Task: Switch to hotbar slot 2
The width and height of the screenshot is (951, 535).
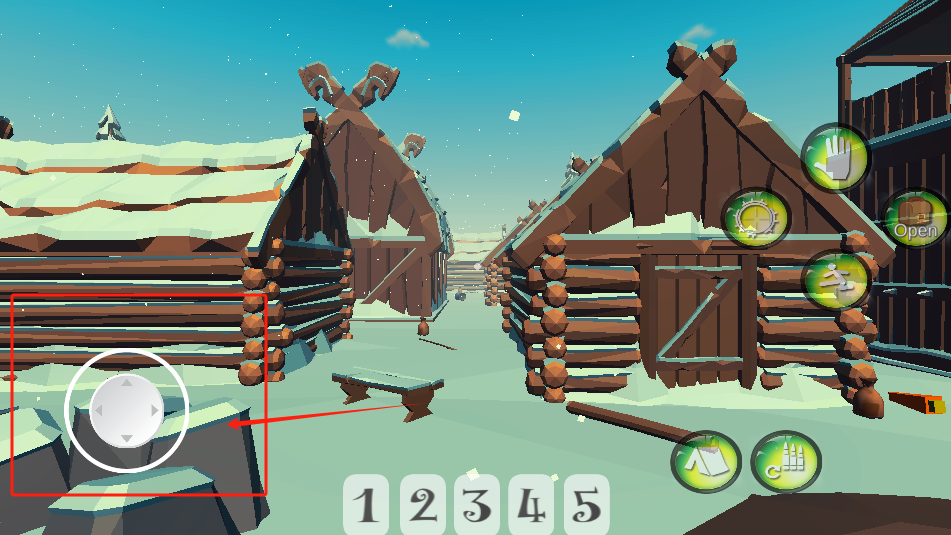Action: [x=424, y=505]
